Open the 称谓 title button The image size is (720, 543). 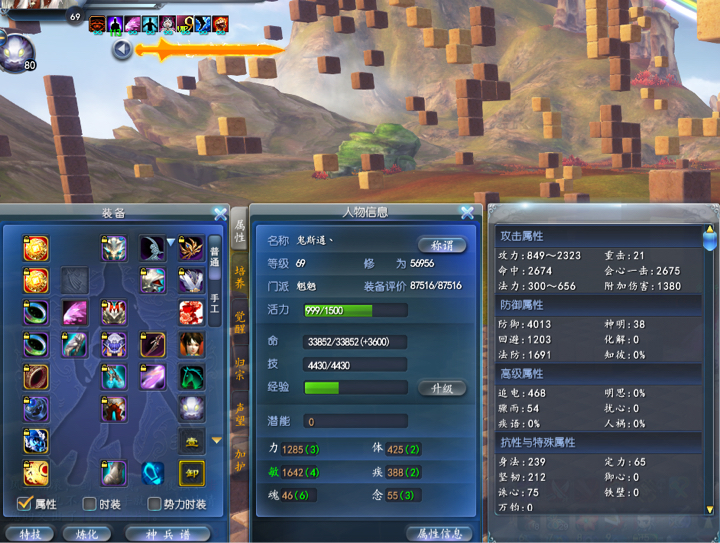click(x=441, y=244)
